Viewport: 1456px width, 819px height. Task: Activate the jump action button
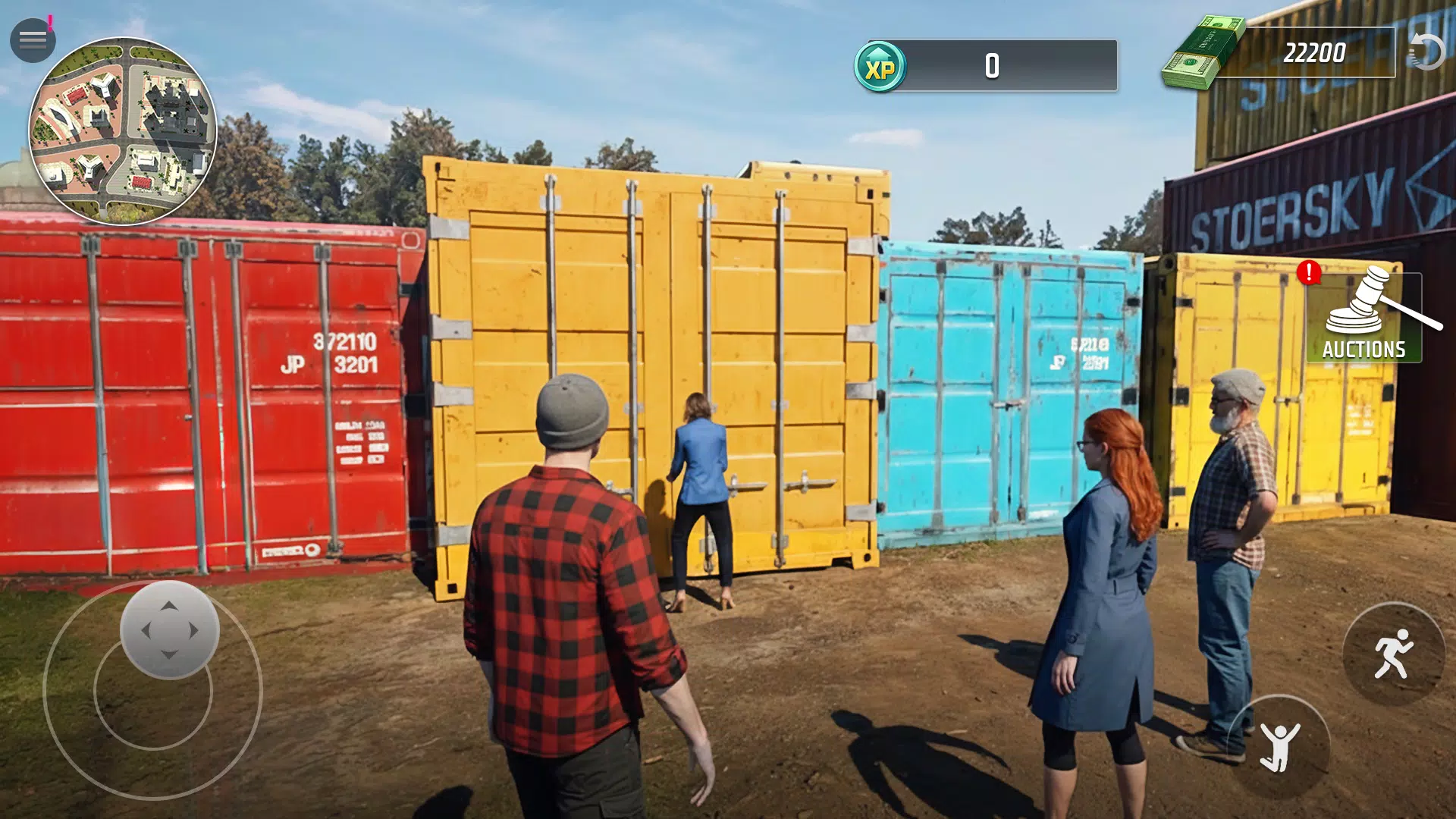pyautogui.click(x=1279, y=745)
